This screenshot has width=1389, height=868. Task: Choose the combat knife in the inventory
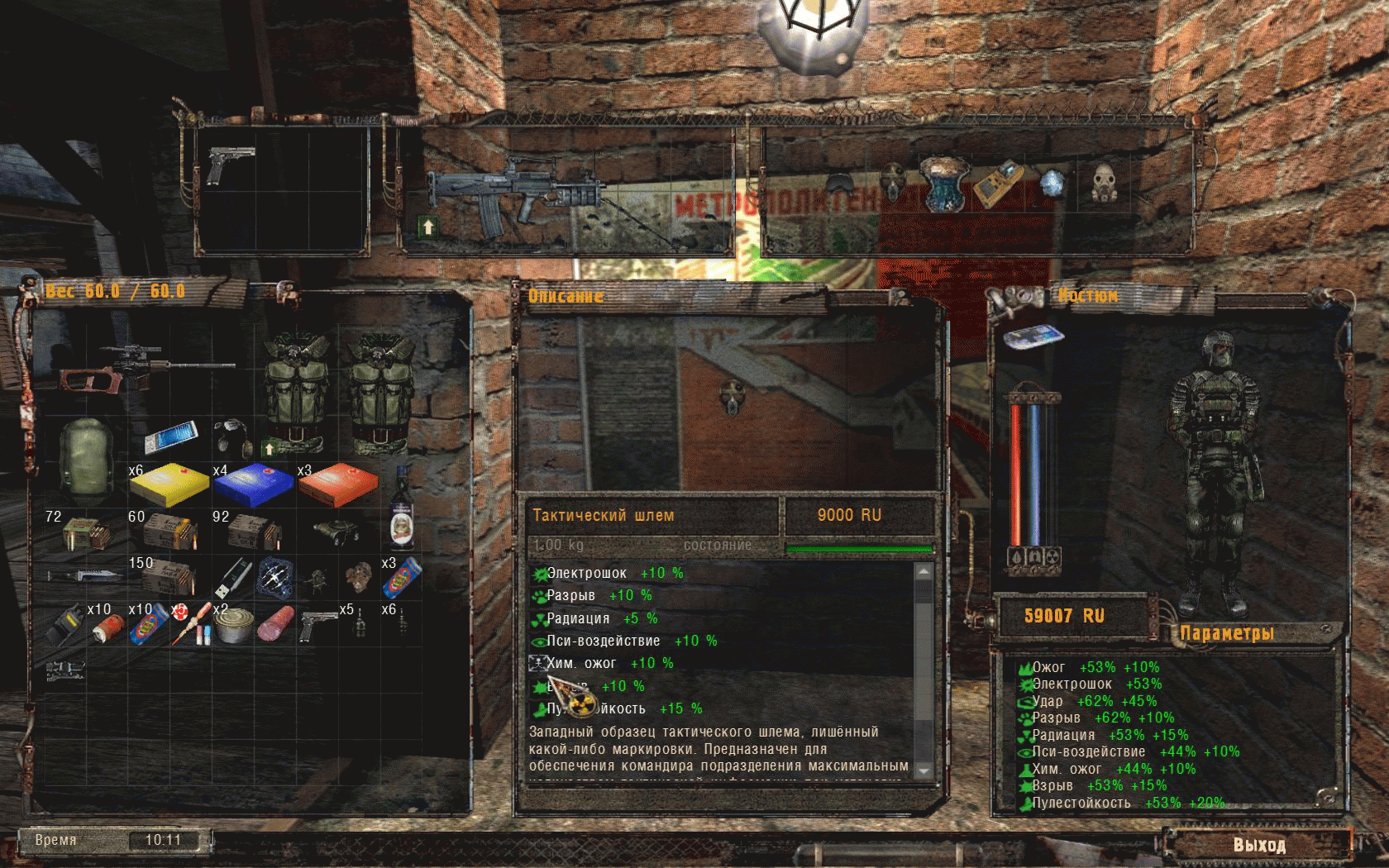click(x=85, y=575)
